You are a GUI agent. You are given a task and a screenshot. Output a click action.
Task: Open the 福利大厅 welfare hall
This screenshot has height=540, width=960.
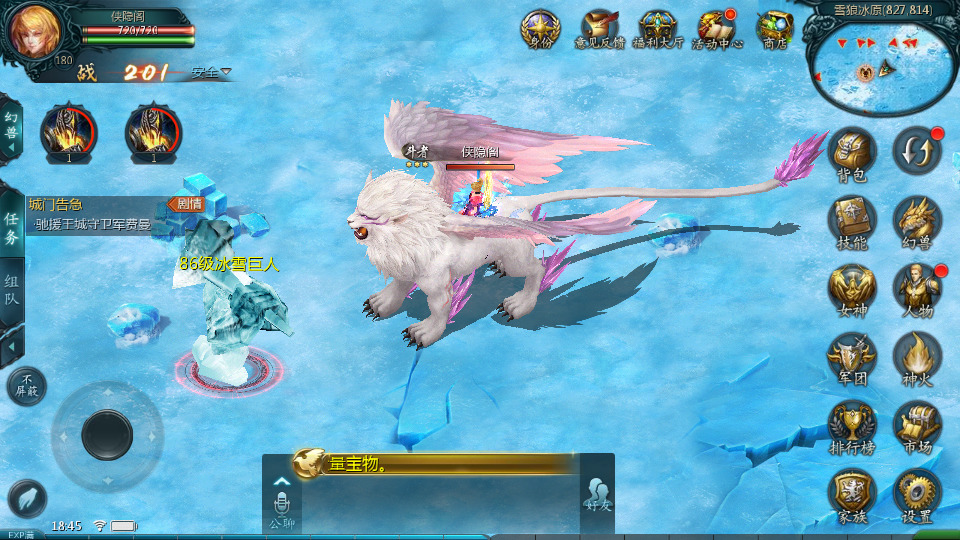tap(657, 28)
